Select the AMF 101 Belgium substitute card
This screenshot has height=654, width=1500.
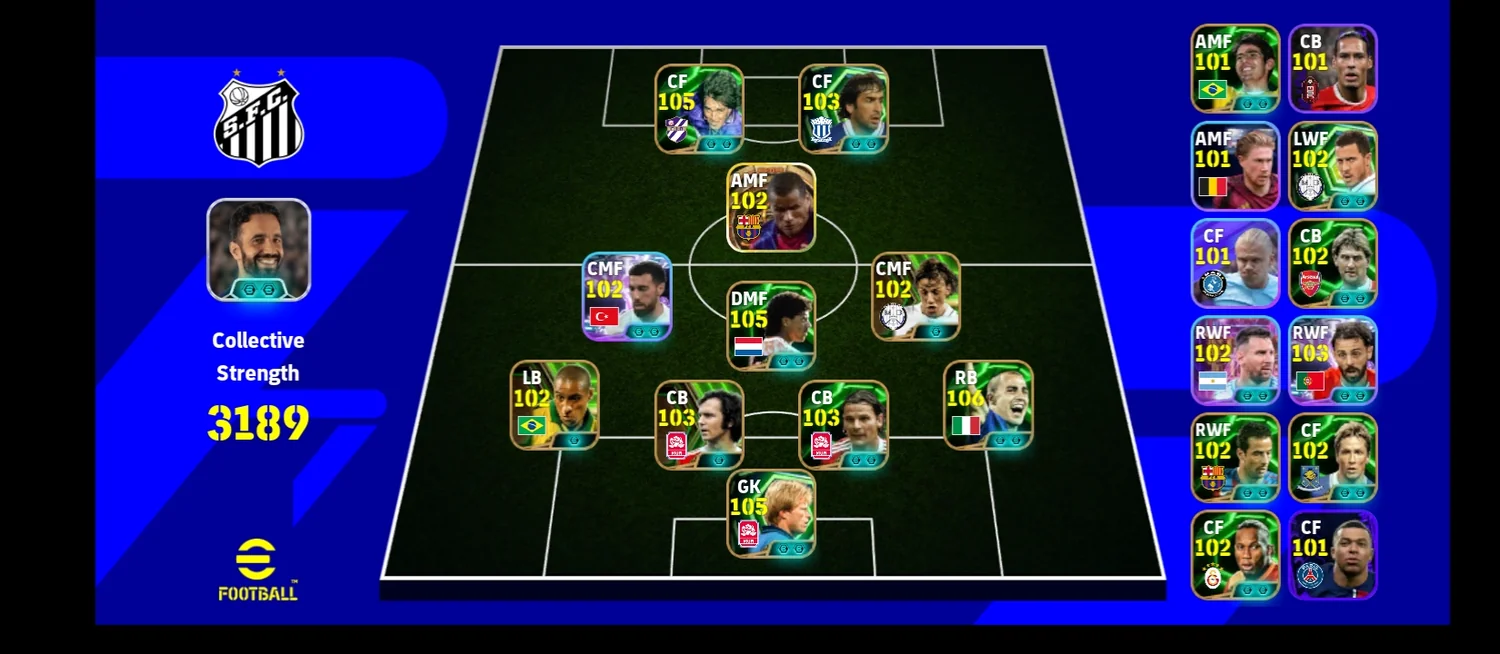pyautogui.click(x=1235, y=166)
